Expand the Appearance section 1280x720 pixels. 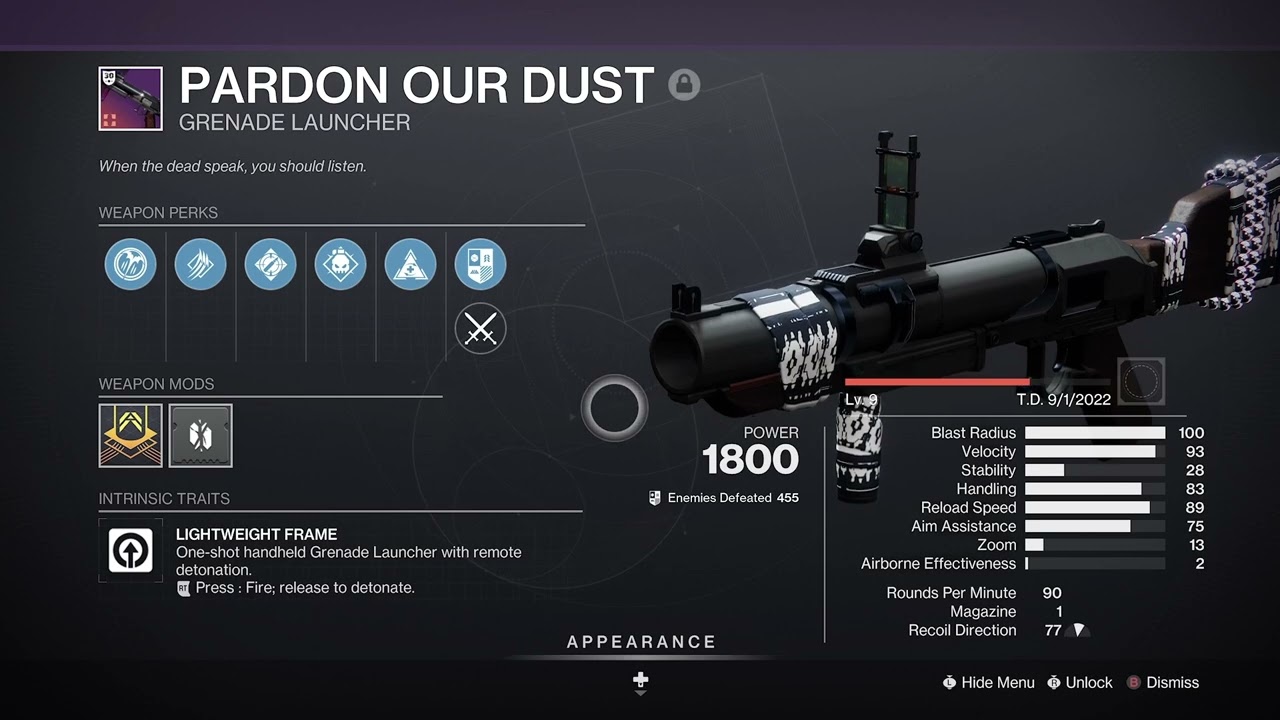coord(643,641)
